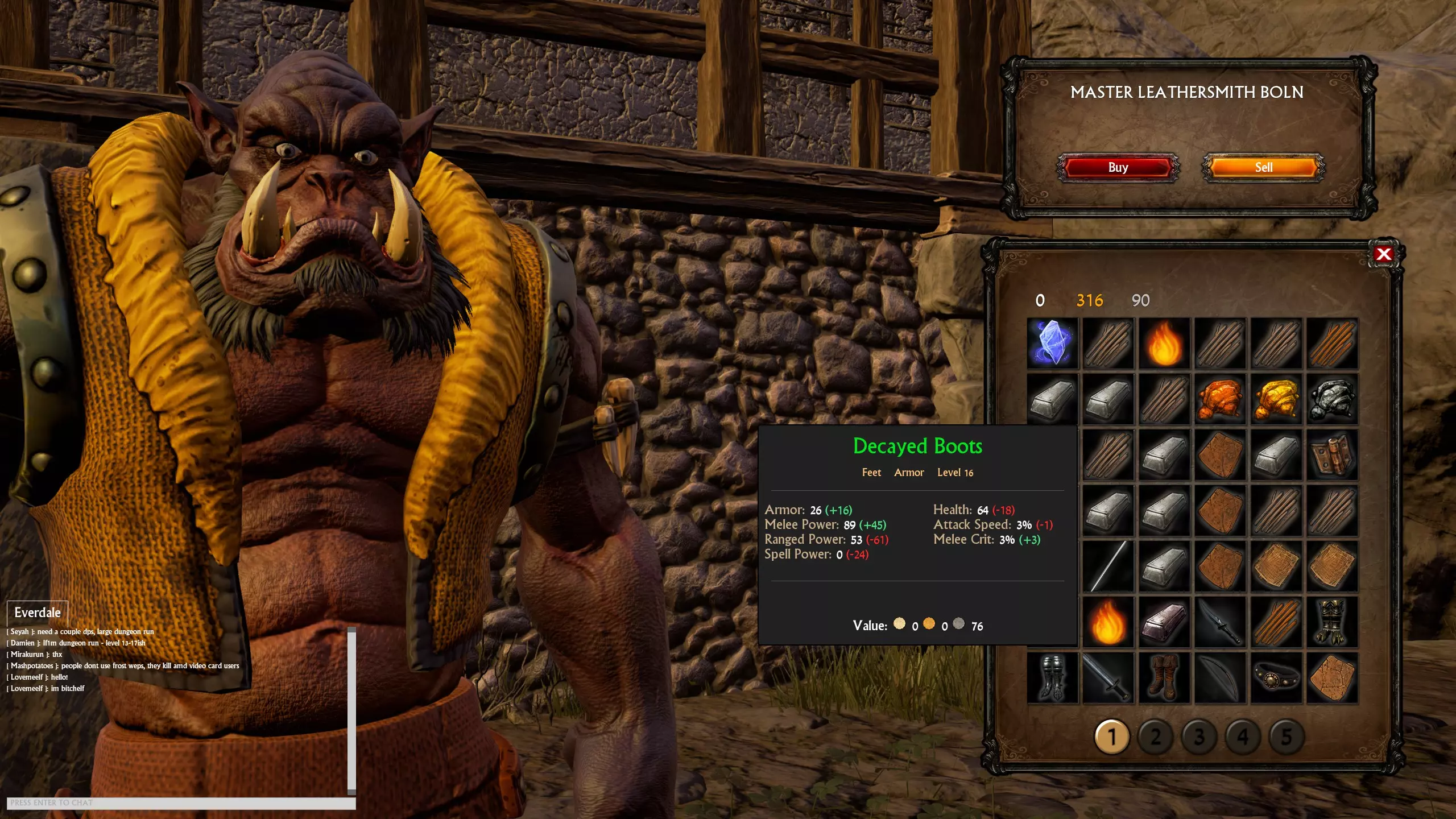Switch to inventory page 3
This screenshot has width=1456, height=819.
[x=1199, y=737]
